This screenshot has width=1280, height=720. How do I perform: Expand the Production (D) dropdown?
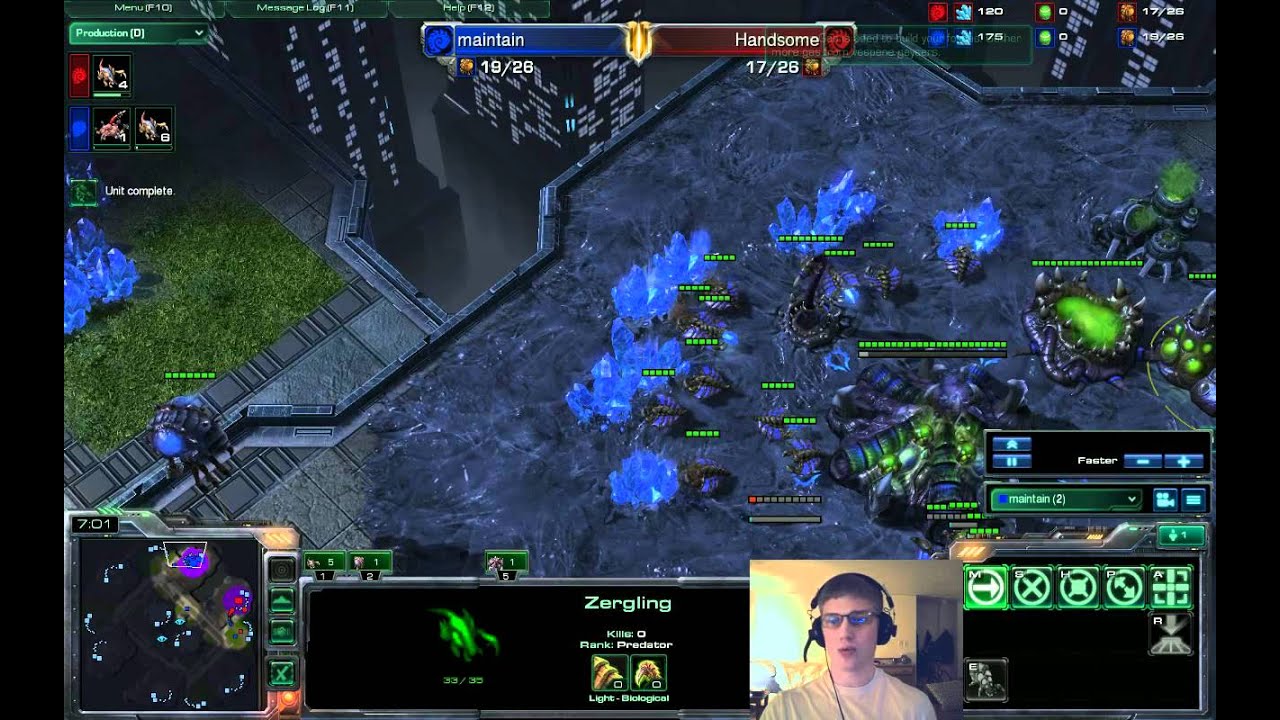coord(138,33)
